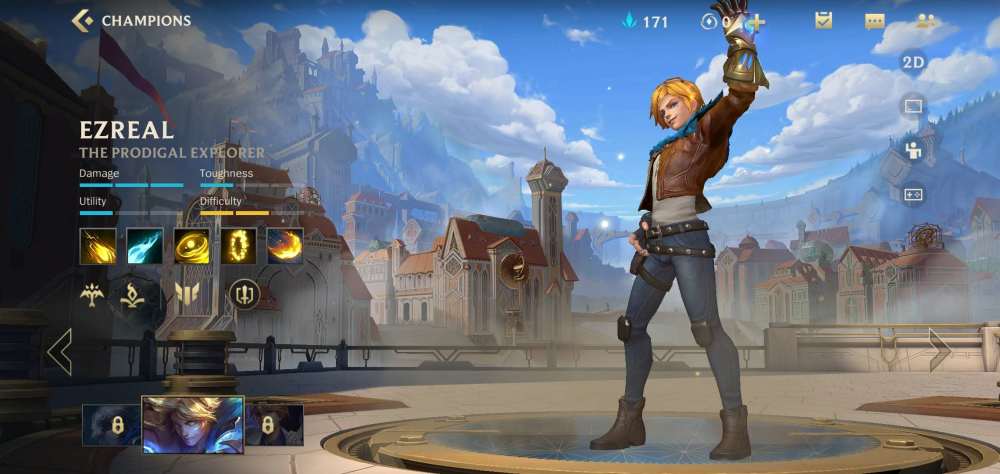The image size is (1000, 474).
Task: View the golden swirling orb ability
Action: [x=192, y=246]
